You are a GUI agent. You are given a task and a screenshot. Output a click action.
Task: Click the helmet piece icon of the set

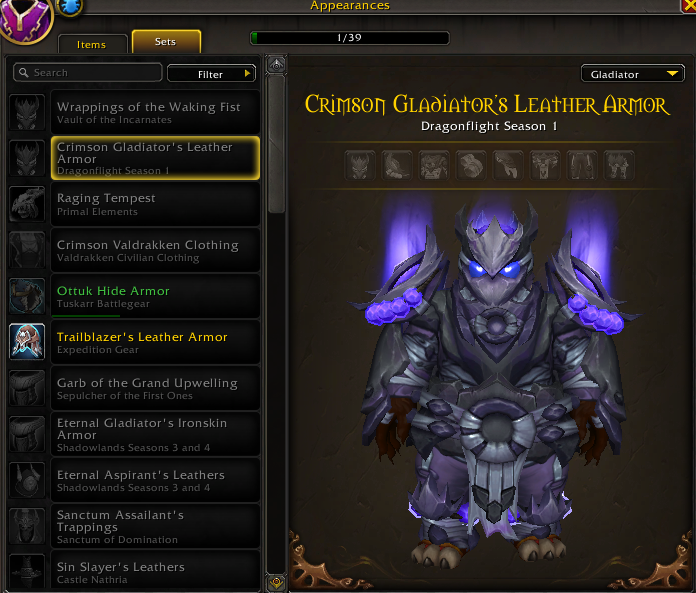click(359, 165)
